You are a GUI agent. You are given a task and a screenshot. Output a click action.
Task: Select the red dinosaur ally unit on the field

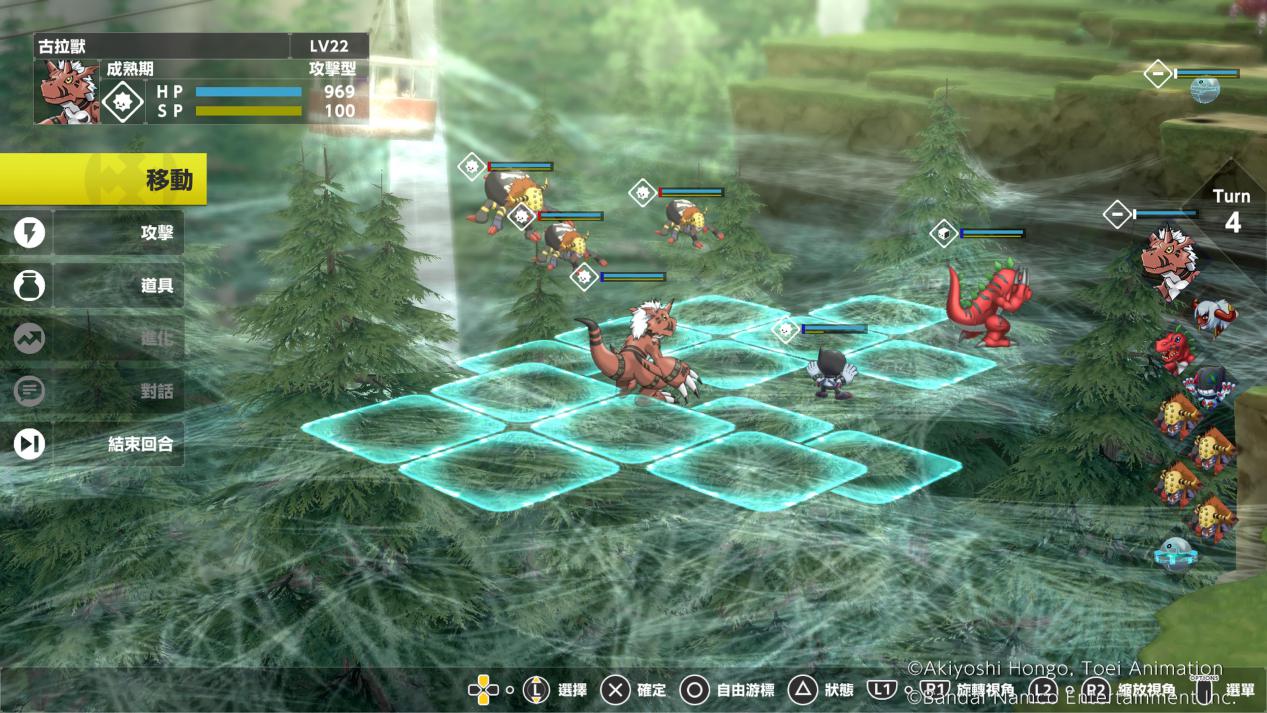coord(985,303)
